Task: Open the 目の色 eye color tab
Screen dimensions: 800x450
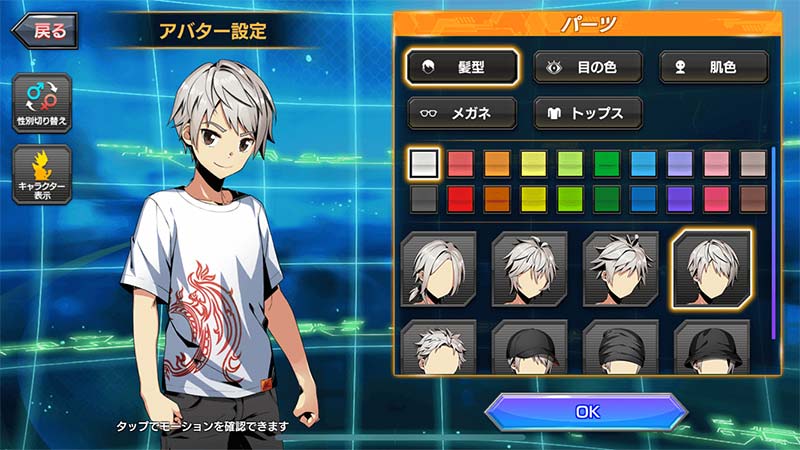Action: (588, 67)
